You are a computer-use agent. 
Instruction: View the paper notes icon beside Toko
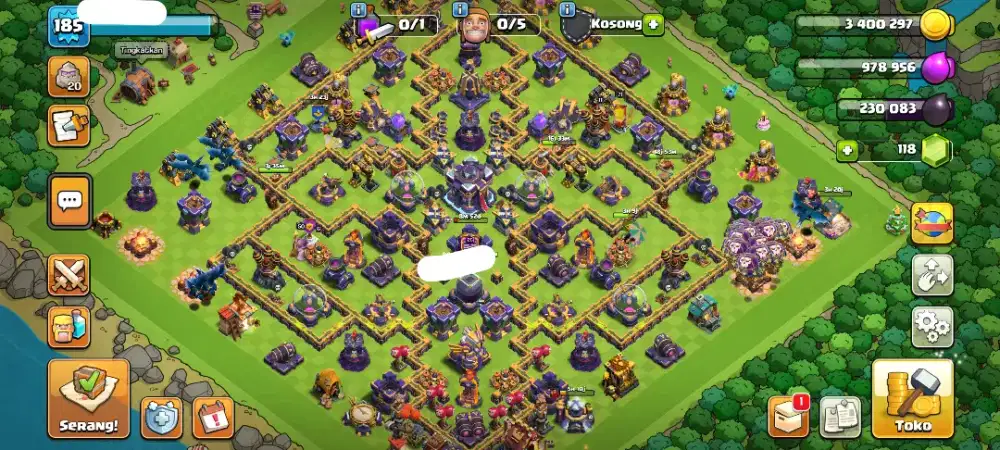pos(840,416)
